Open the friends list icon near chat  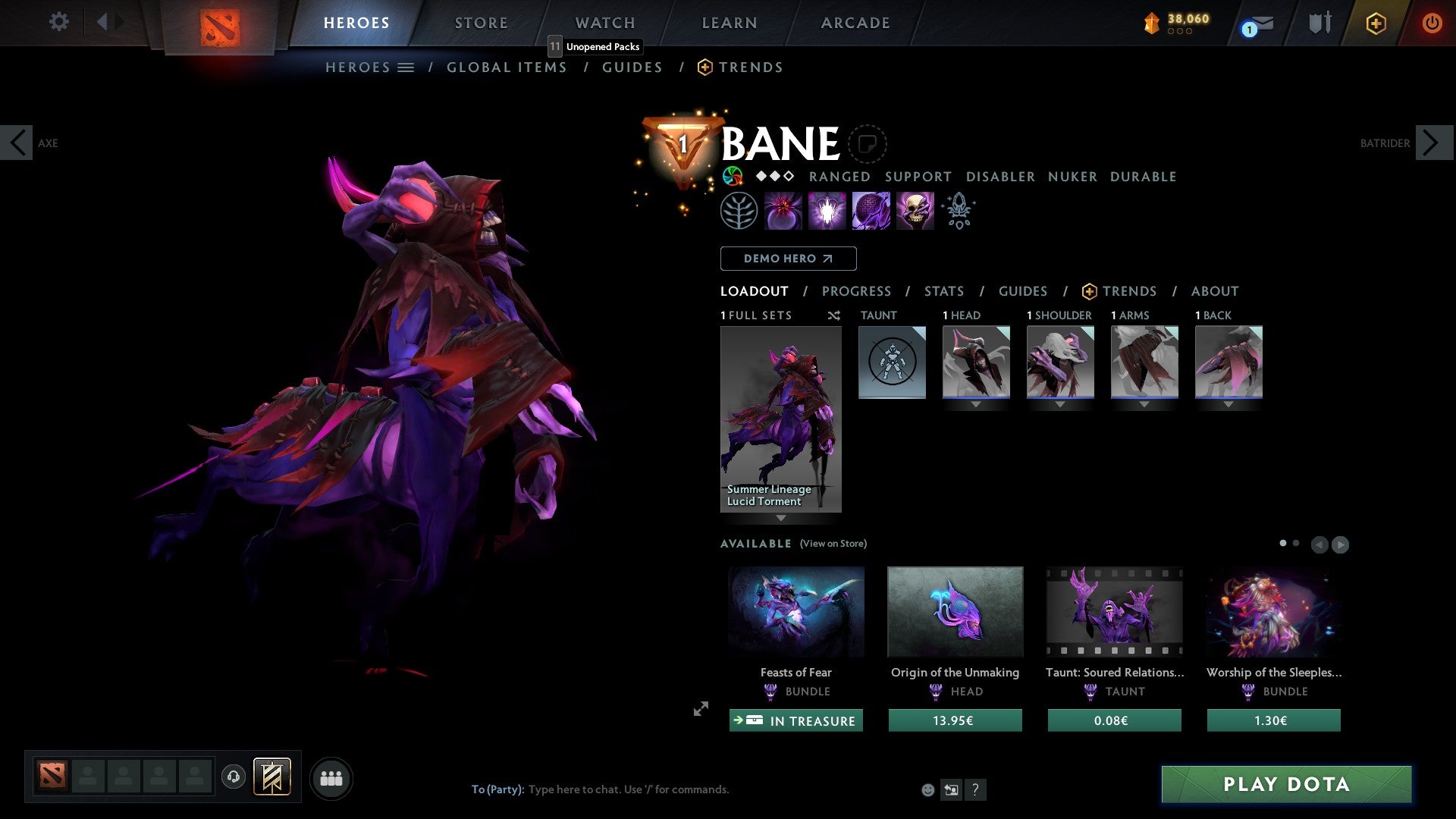pos(331,777)
